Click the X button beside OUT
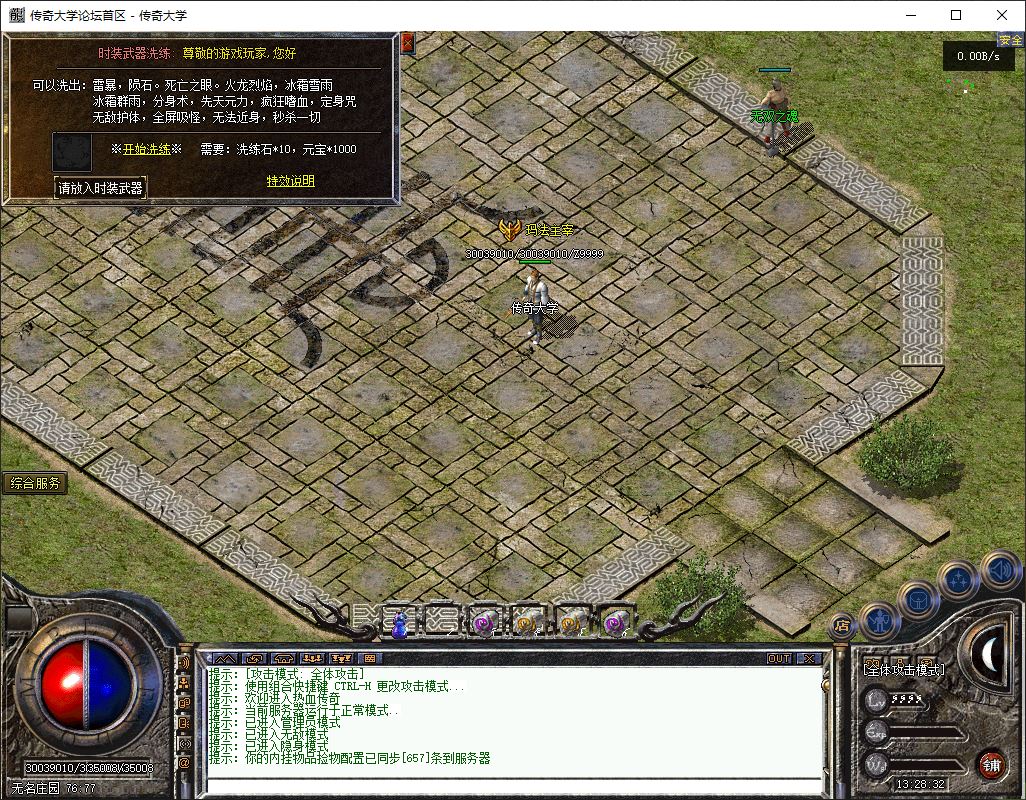Viewport: 1026px width, 800px height. tap(808, 659)
